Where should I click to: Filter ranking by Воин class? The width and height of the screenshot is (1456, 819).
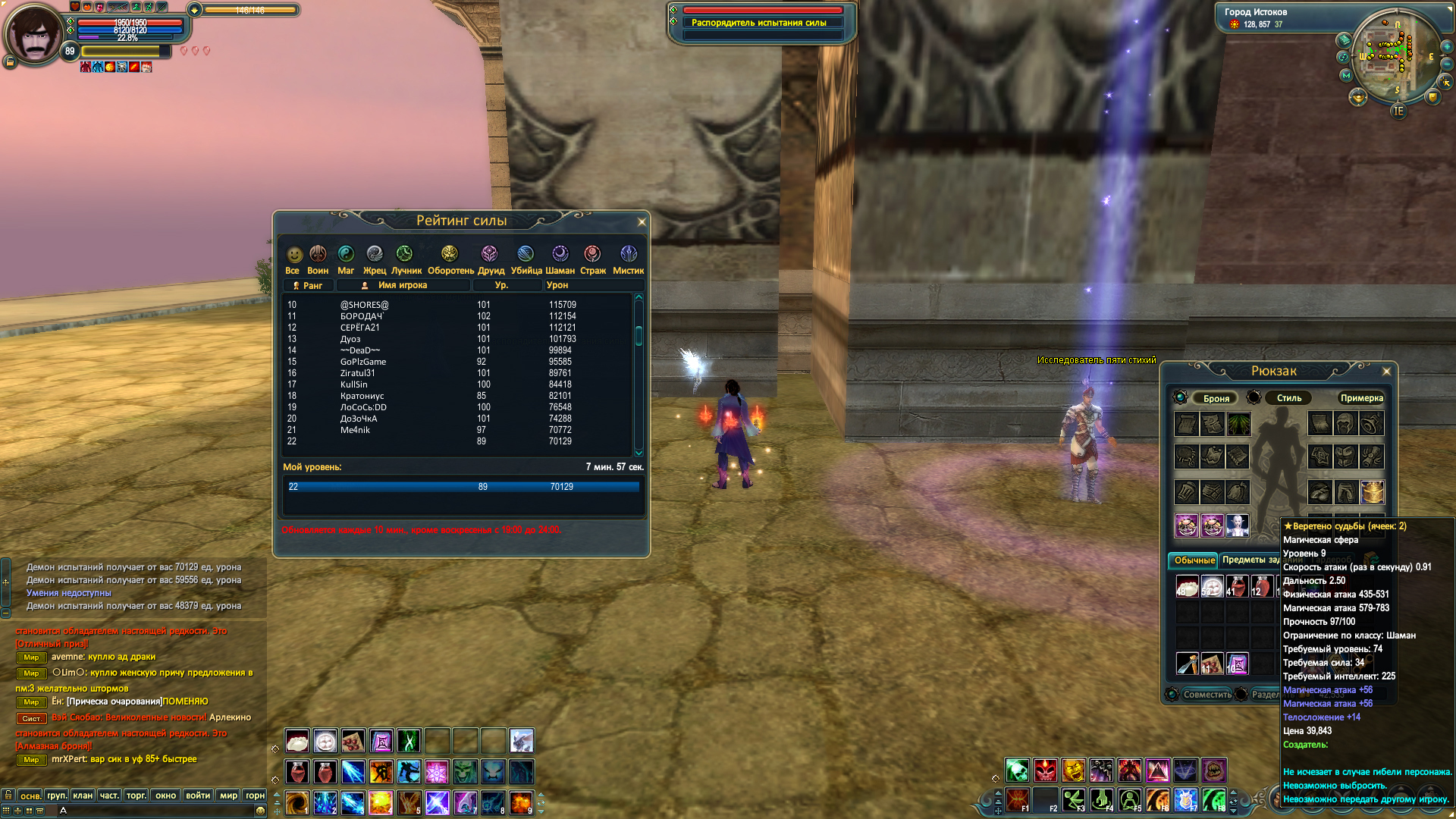click(318, 259)
